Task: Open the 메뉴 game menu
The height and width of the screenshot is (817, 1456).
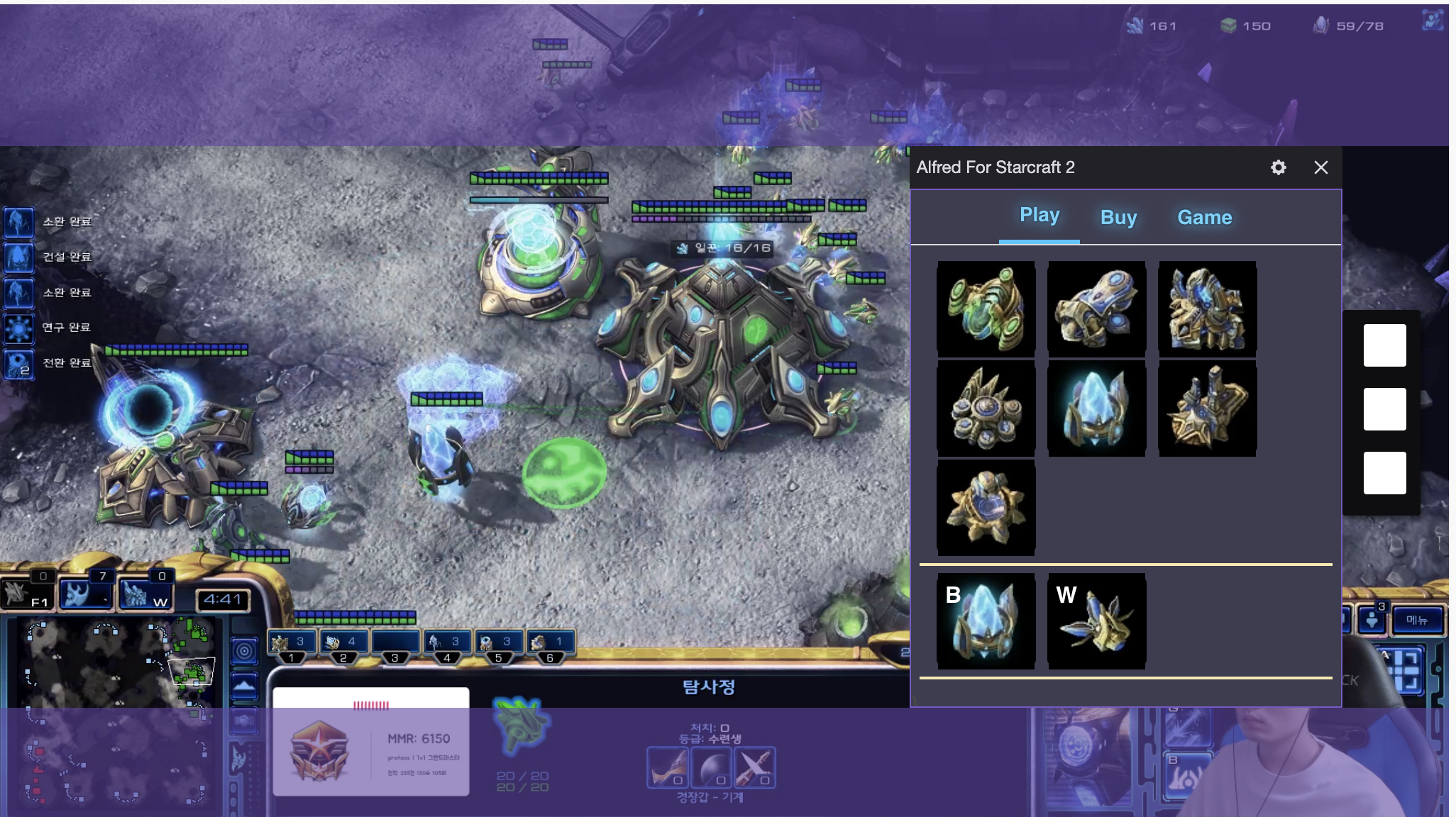Action: pyautogui.click(x=1416, y=621)
